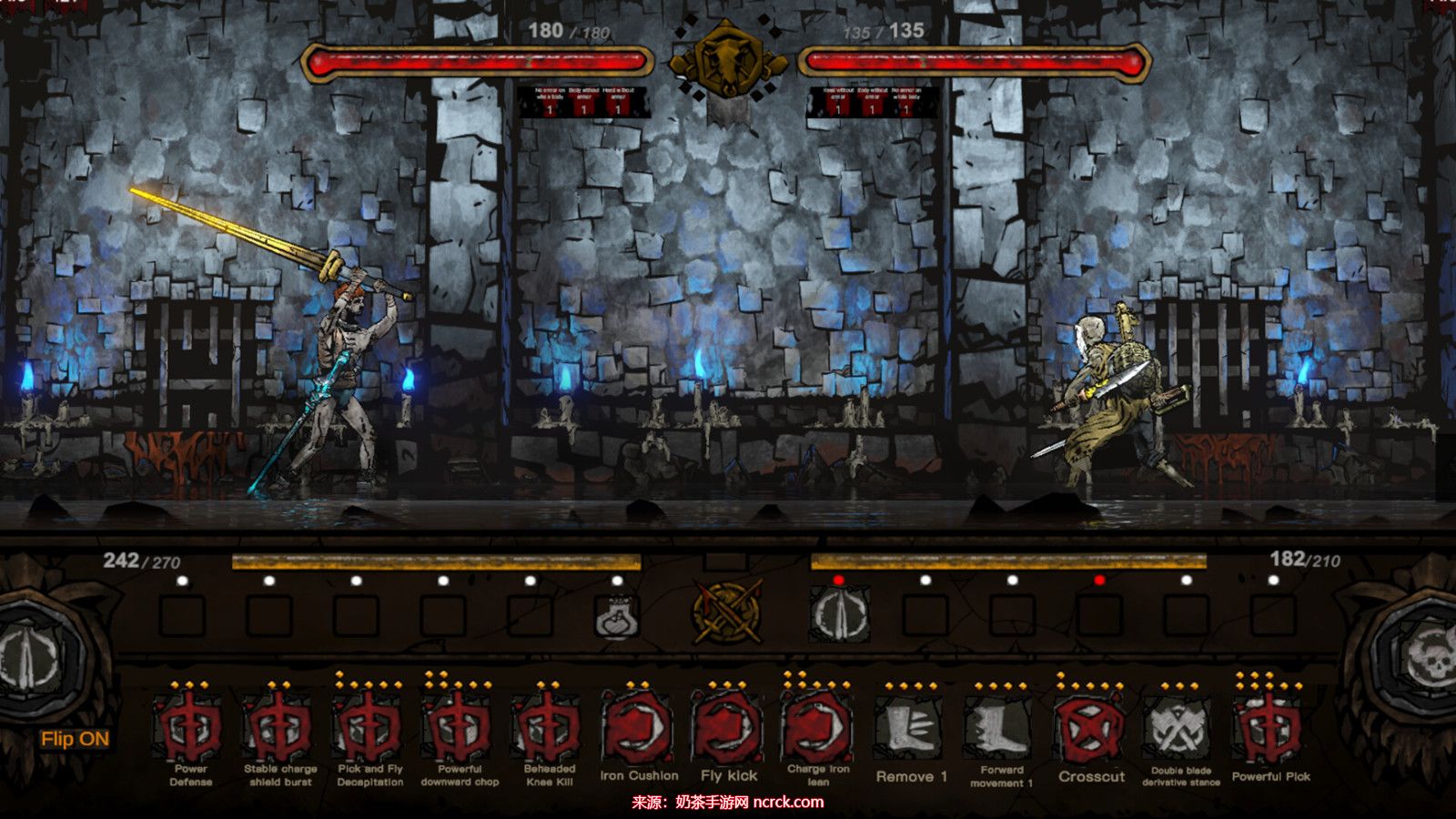Select the Charge iron lean skill

[818, 728]
